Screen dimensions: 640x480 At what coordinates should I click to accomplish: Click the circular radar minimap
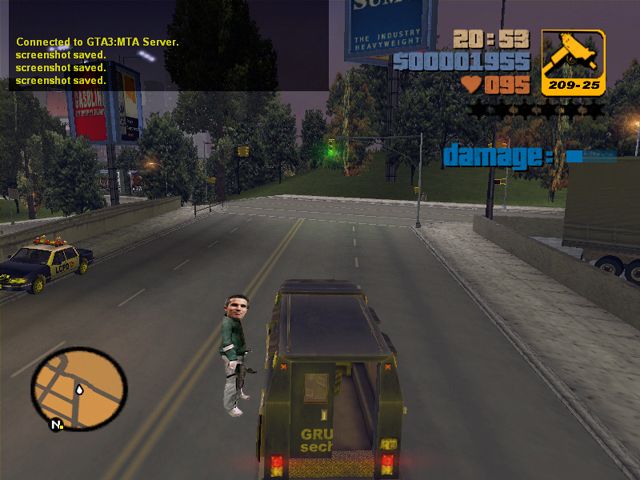pyautogui.click(x=79, y=388)
